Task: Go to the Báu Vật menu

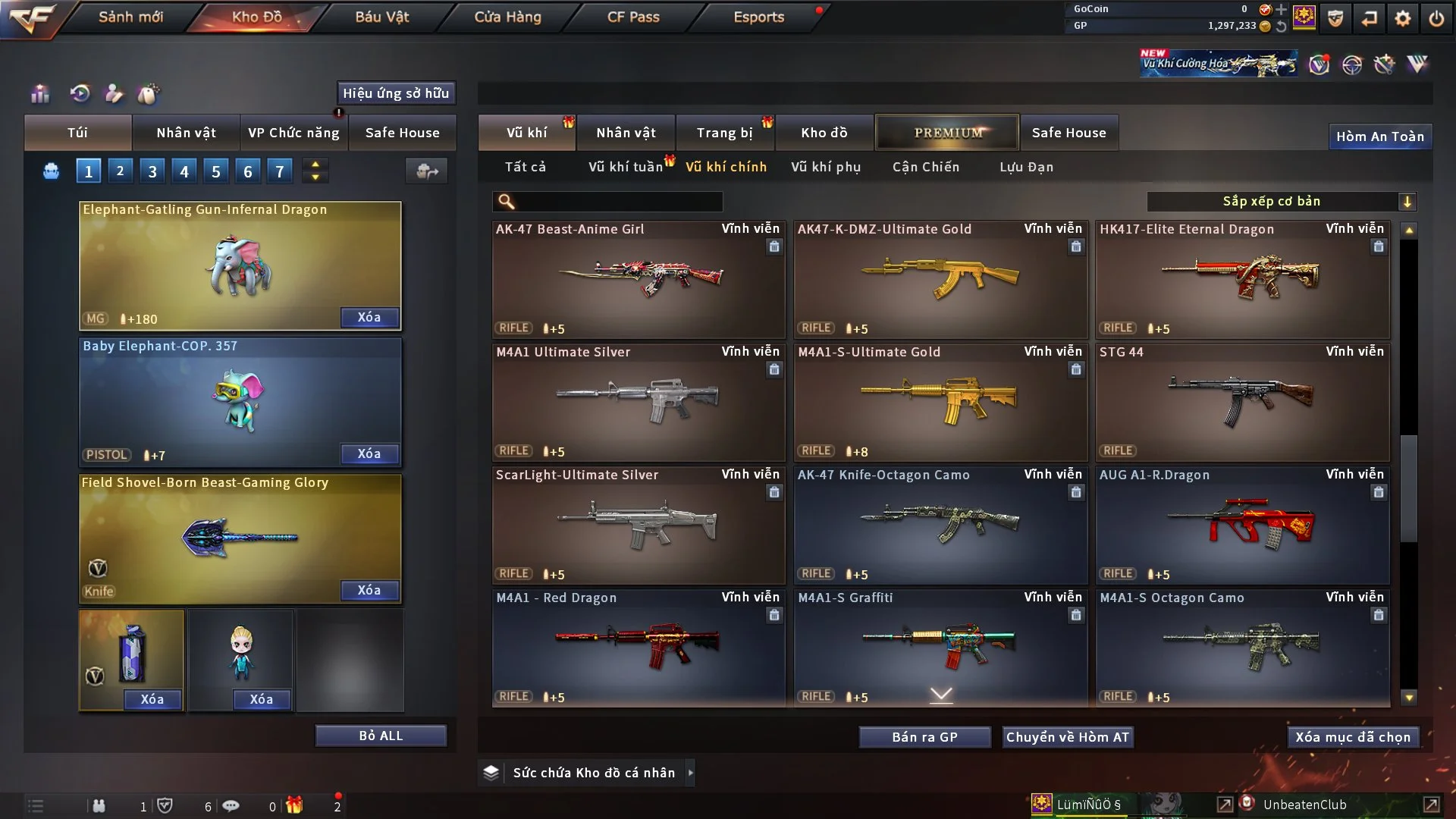Action: (x=381, y=17)
